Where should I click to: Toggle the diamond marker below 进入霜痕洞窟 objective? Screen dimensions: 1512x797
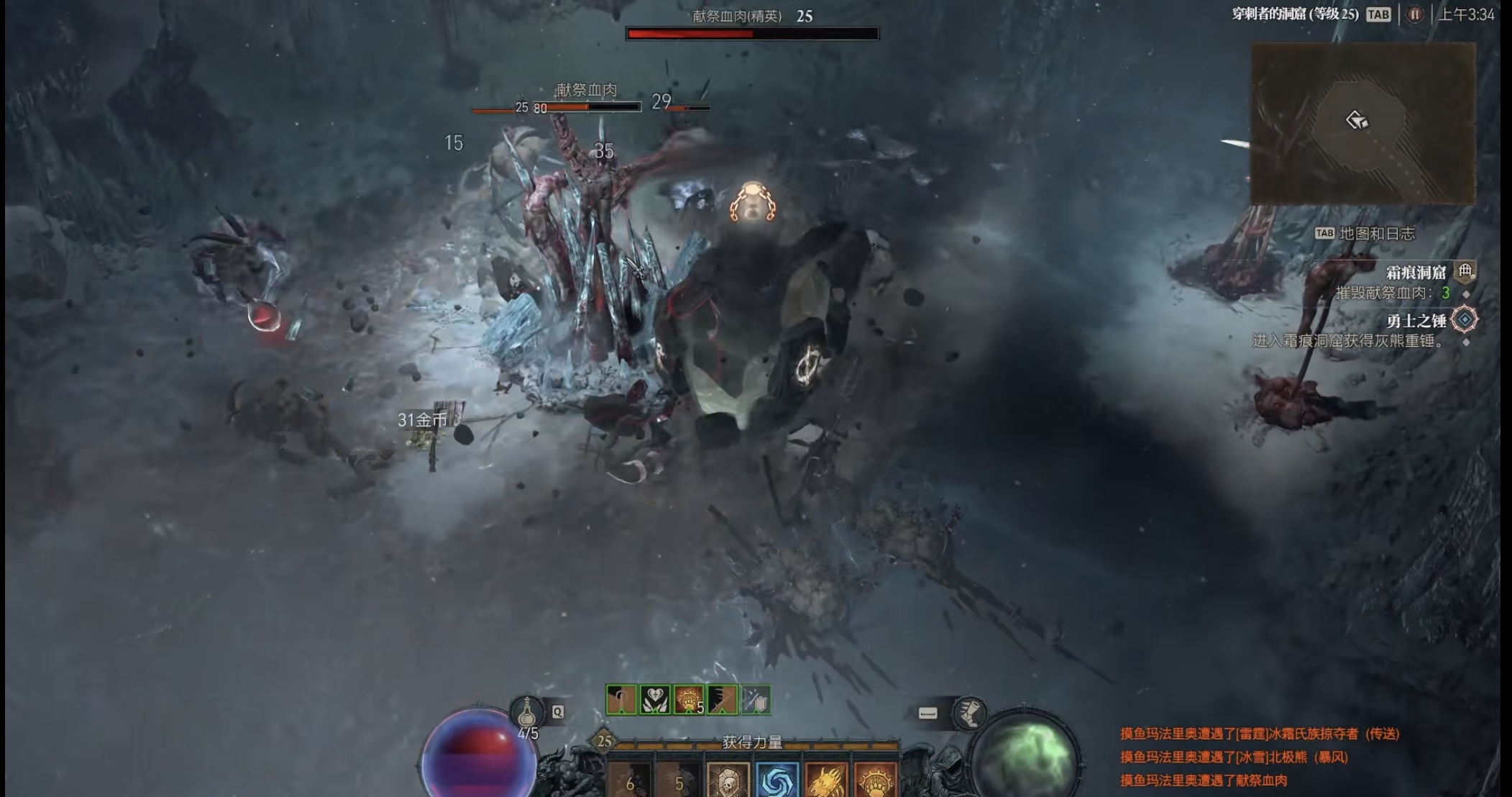1467,344
